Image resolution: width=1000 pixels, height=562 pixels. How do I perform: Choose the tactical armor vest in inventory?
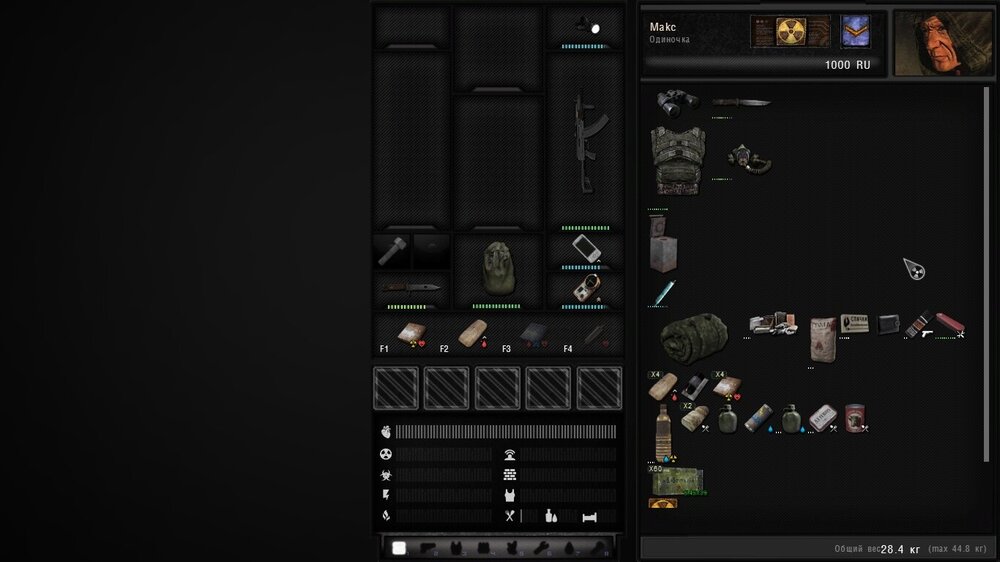pyautogui.click(x=677, y=158)
